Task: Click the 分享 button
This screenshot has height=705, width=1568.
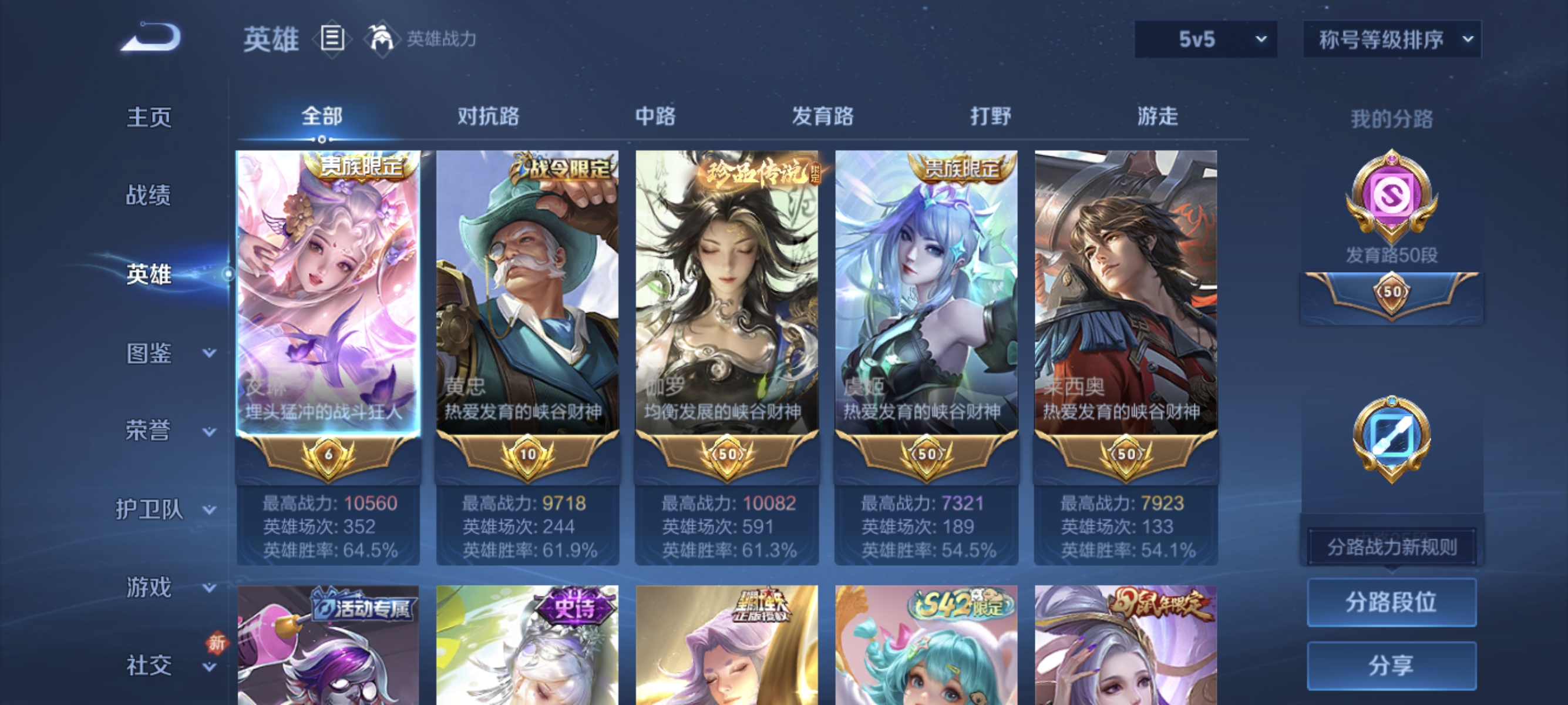Action: pyautogui.click(x=1392, y=667)
